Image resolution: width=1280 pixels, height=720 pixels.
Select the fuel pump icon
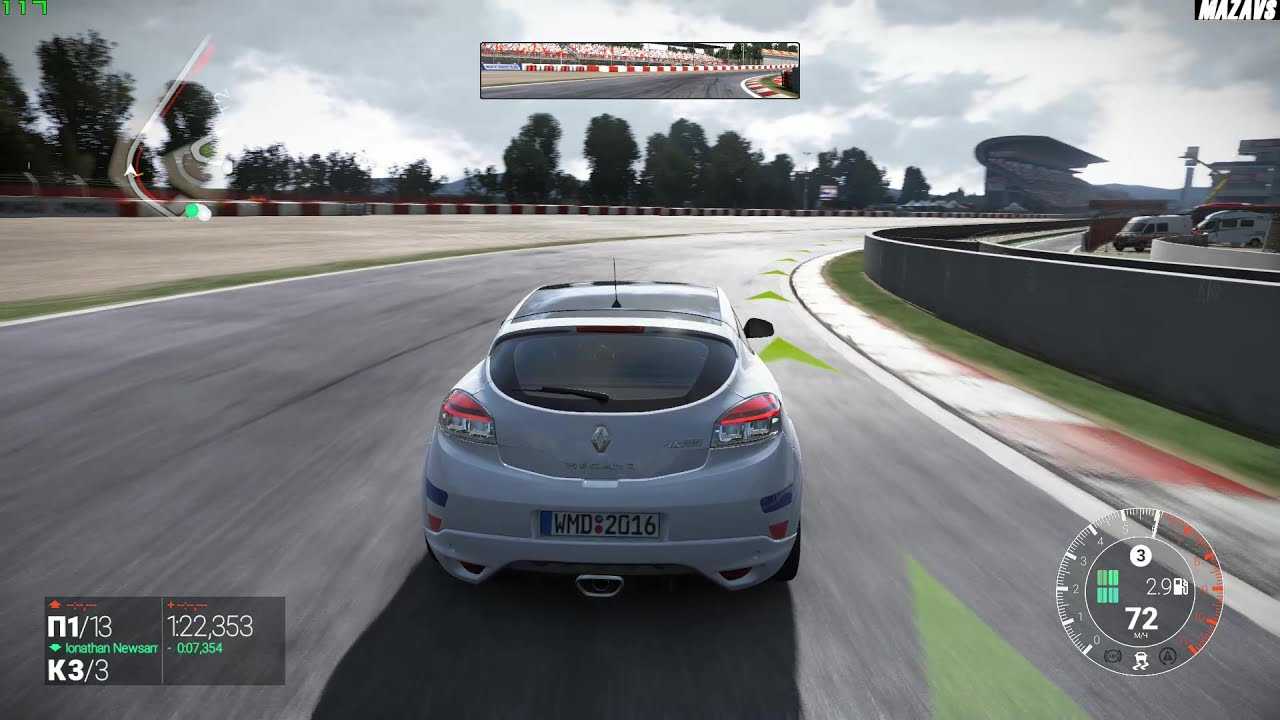(1181, 587)
